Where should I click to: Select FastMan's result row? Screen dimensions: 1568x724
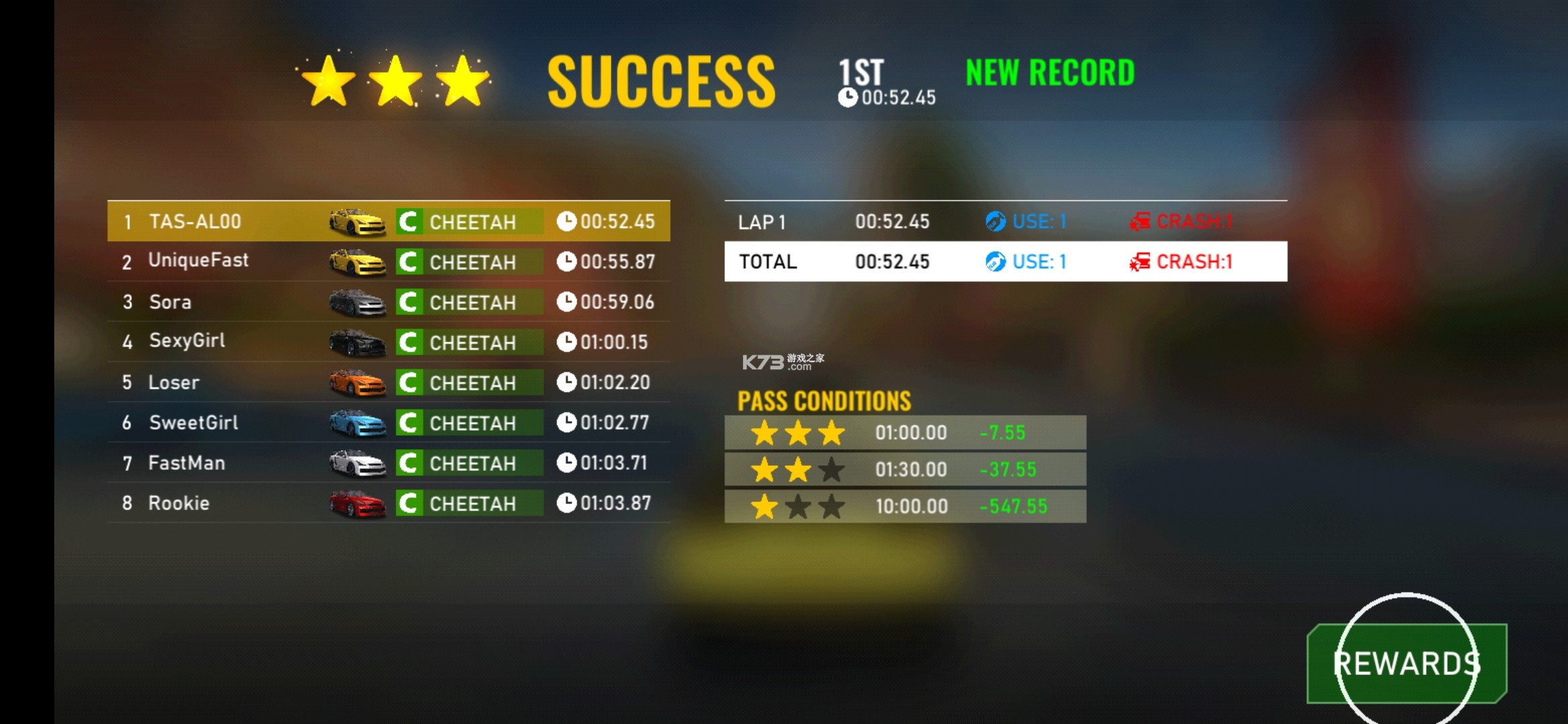click(x=389, y=463)
